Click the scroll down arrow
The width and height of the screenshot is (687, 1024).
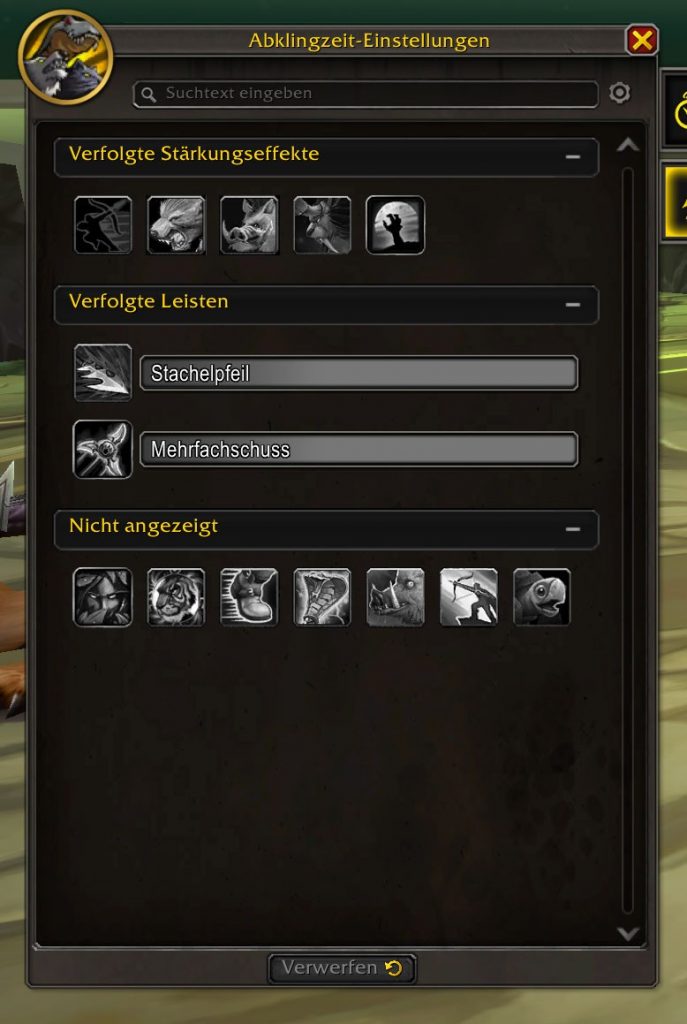tap(628, 934)
